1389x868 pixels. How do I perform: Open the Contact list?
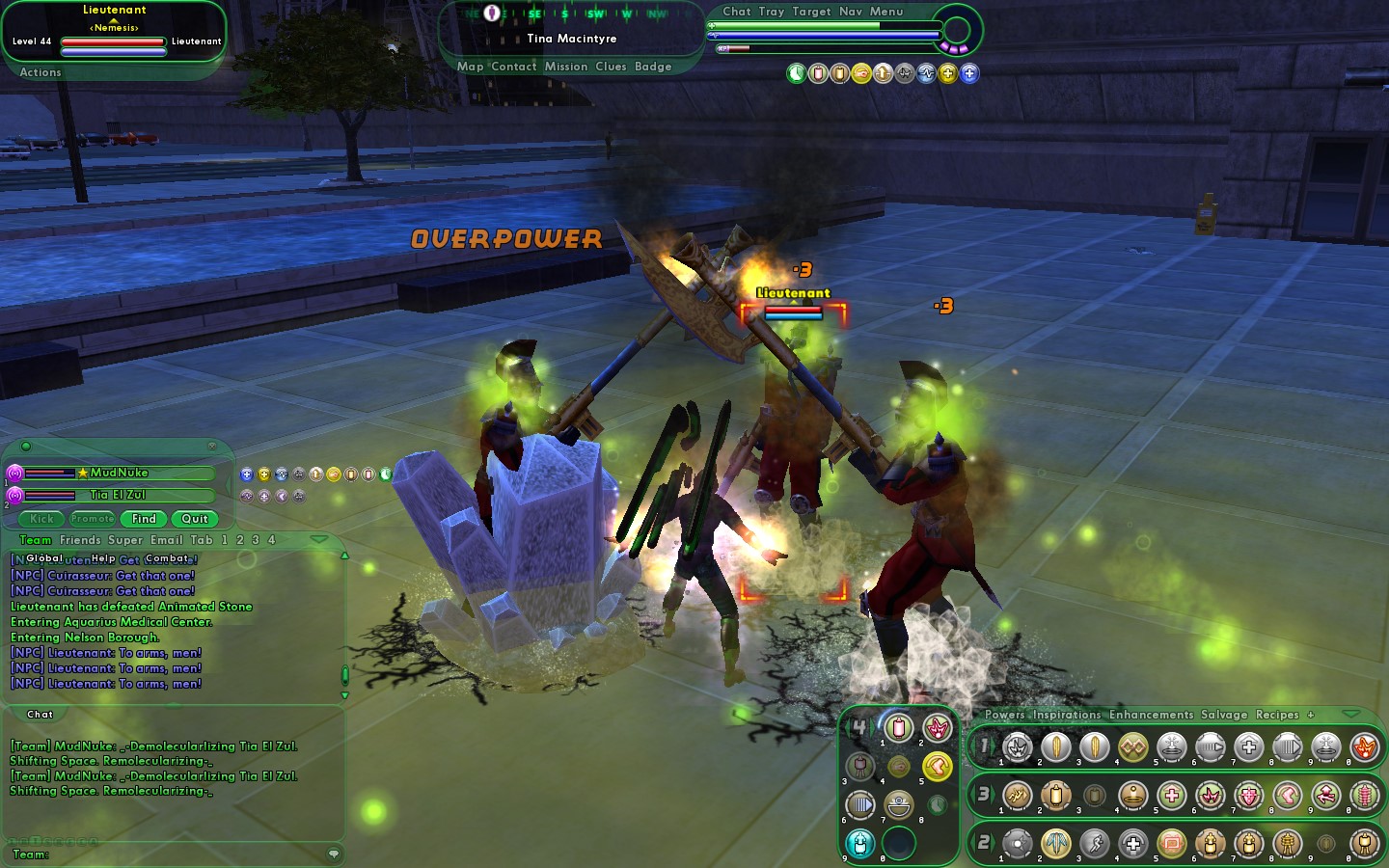(x=513, y=67)
